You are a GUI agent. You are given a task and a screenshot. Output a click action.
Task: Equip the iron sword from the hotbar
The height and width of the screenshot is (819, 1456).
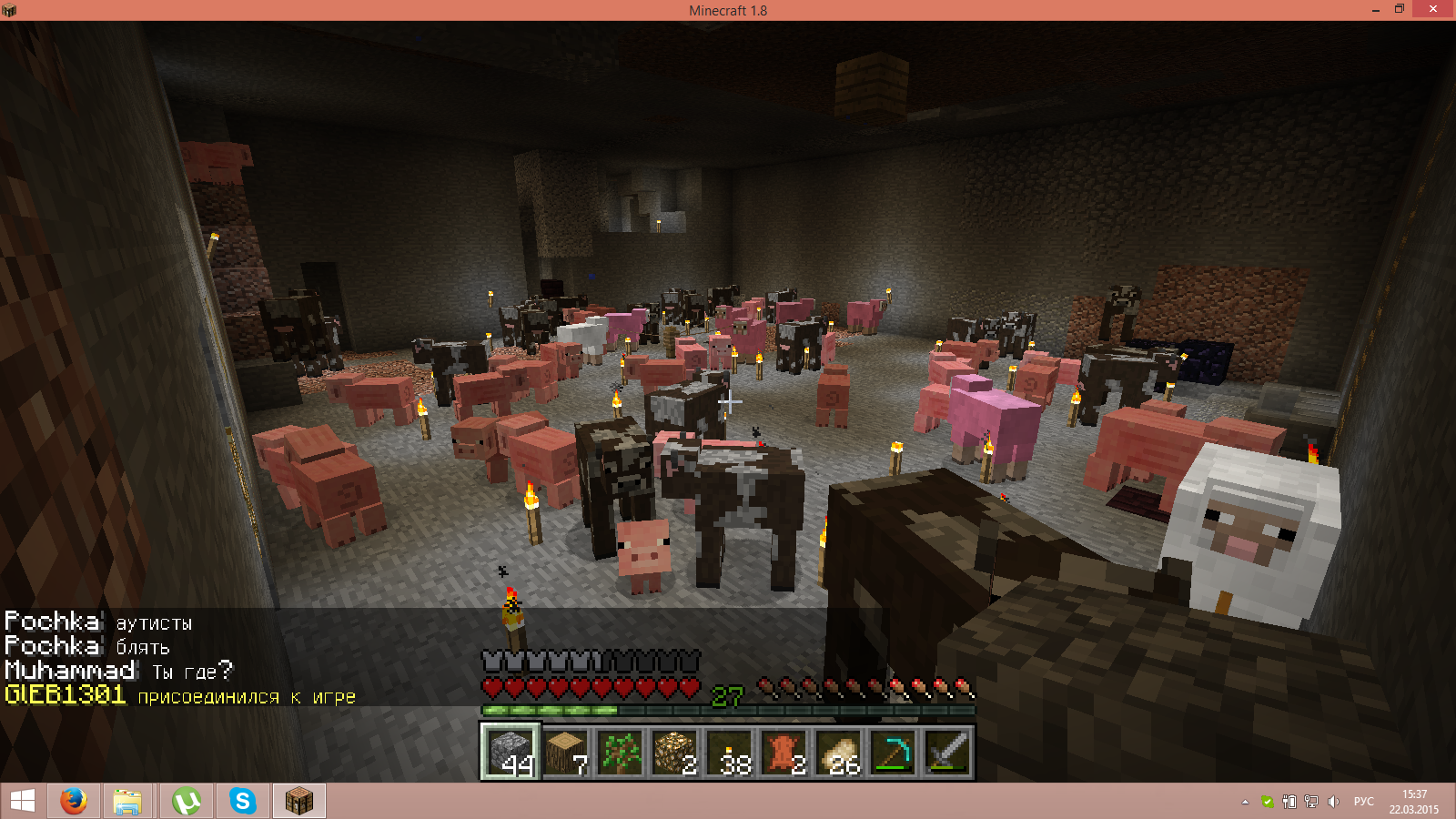(x=947, y=752)
